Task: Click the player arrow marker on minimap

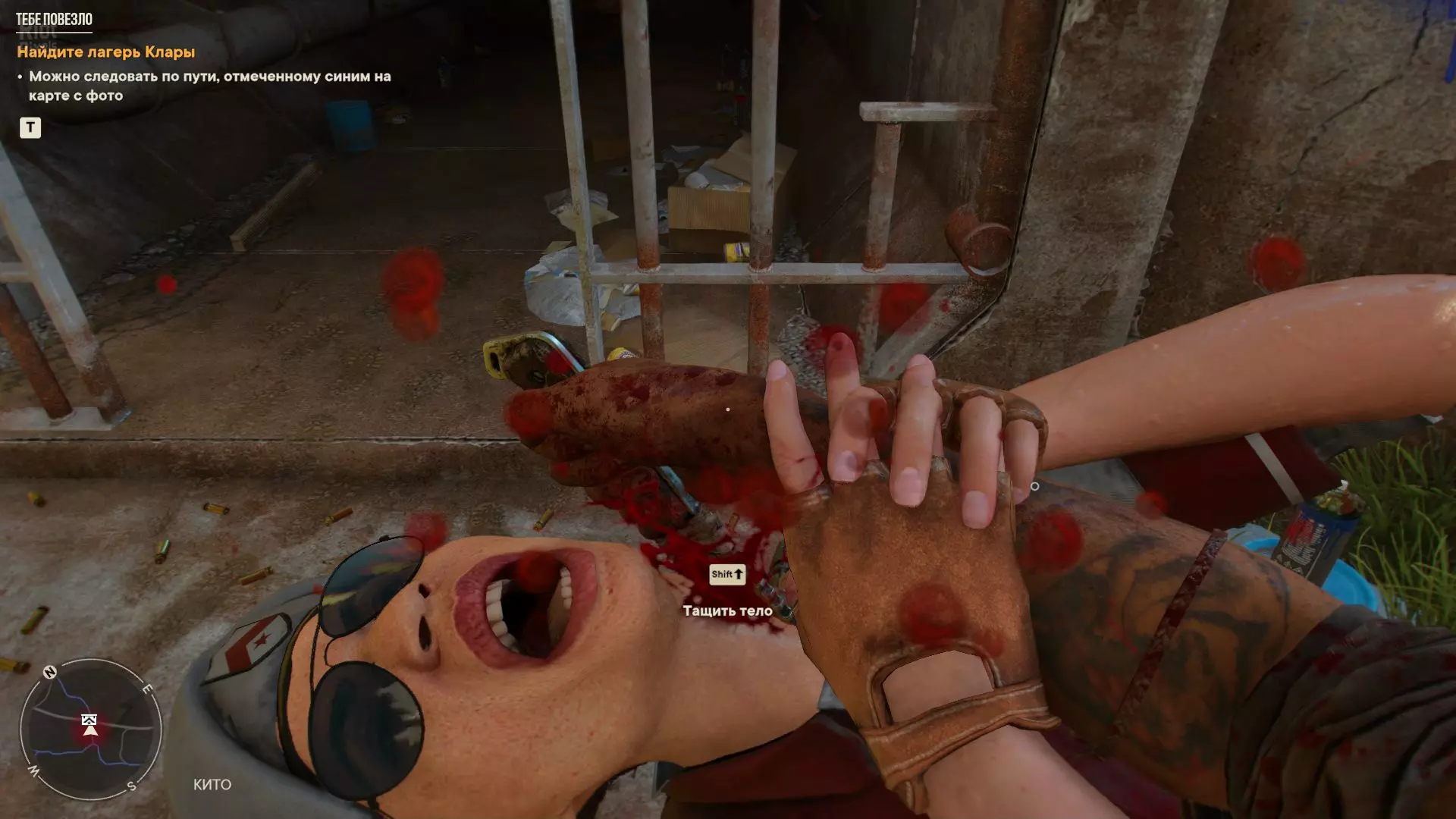Action: point(90,730)
